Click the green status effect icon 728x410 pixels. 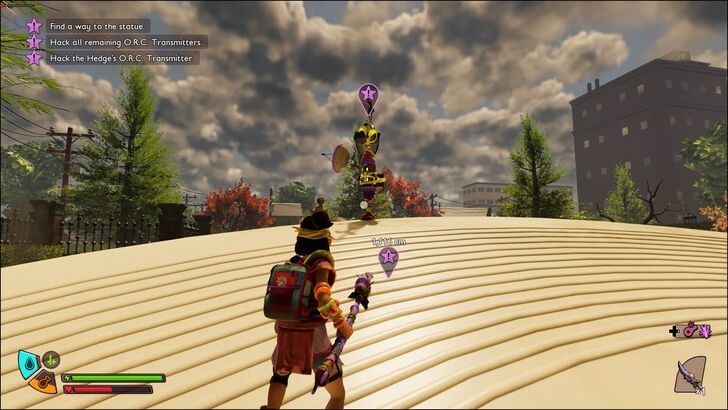coord(51,359)
